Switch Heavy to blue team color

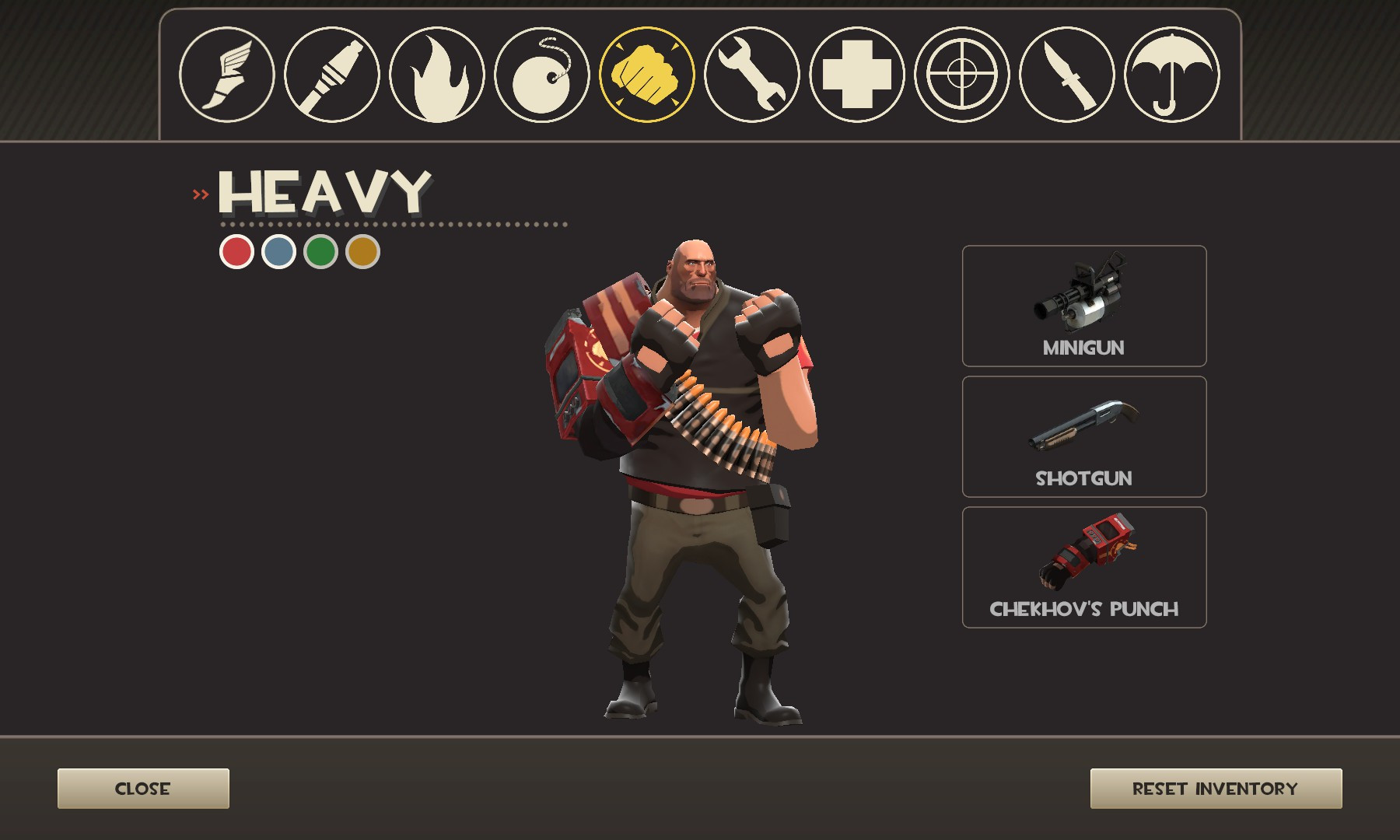(281, 251)
